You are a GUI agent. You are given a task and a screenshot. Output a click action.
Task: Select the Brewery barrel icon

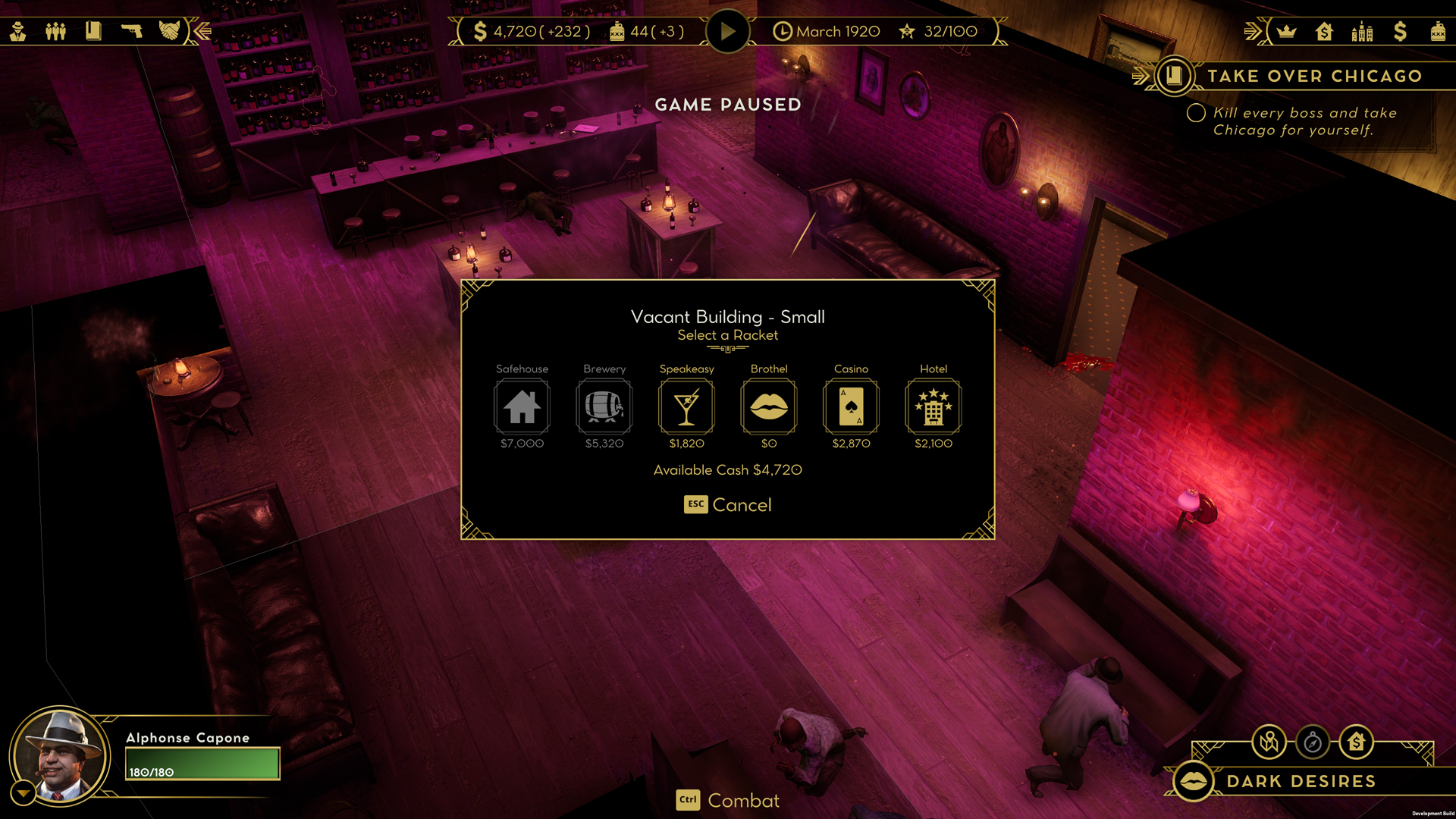(x=604, y=407)
